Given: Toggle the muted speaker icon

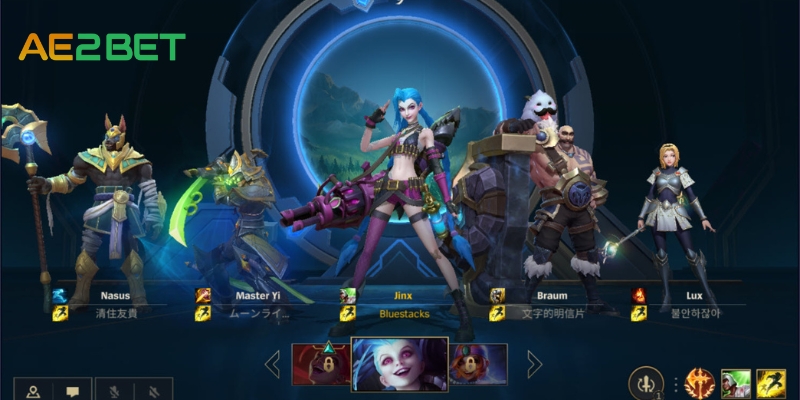Looking at the screenshot, I should [x=153, y=391].
